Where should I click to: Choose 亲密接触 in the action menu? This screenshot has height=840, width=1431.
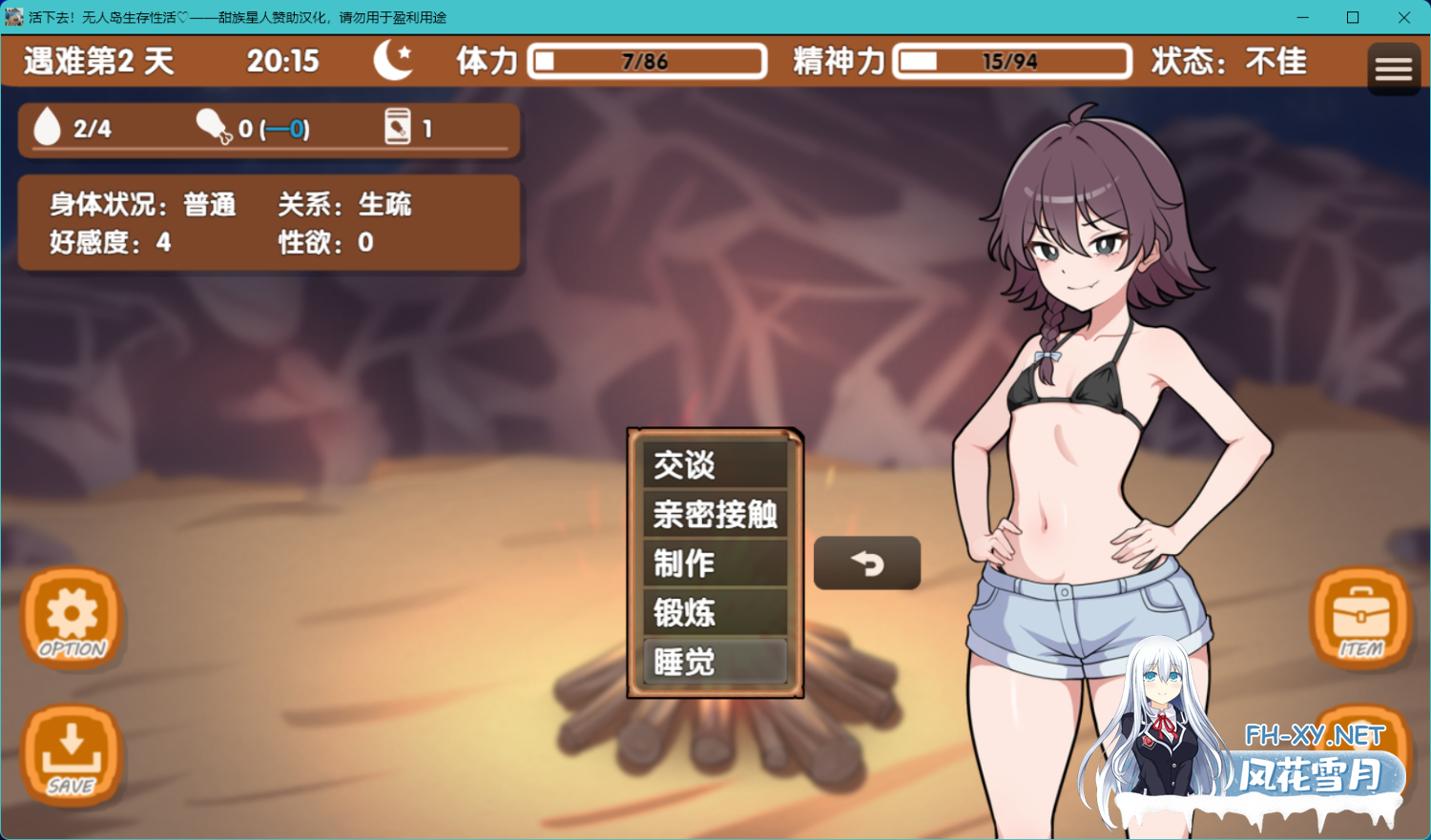coord(715,514)
